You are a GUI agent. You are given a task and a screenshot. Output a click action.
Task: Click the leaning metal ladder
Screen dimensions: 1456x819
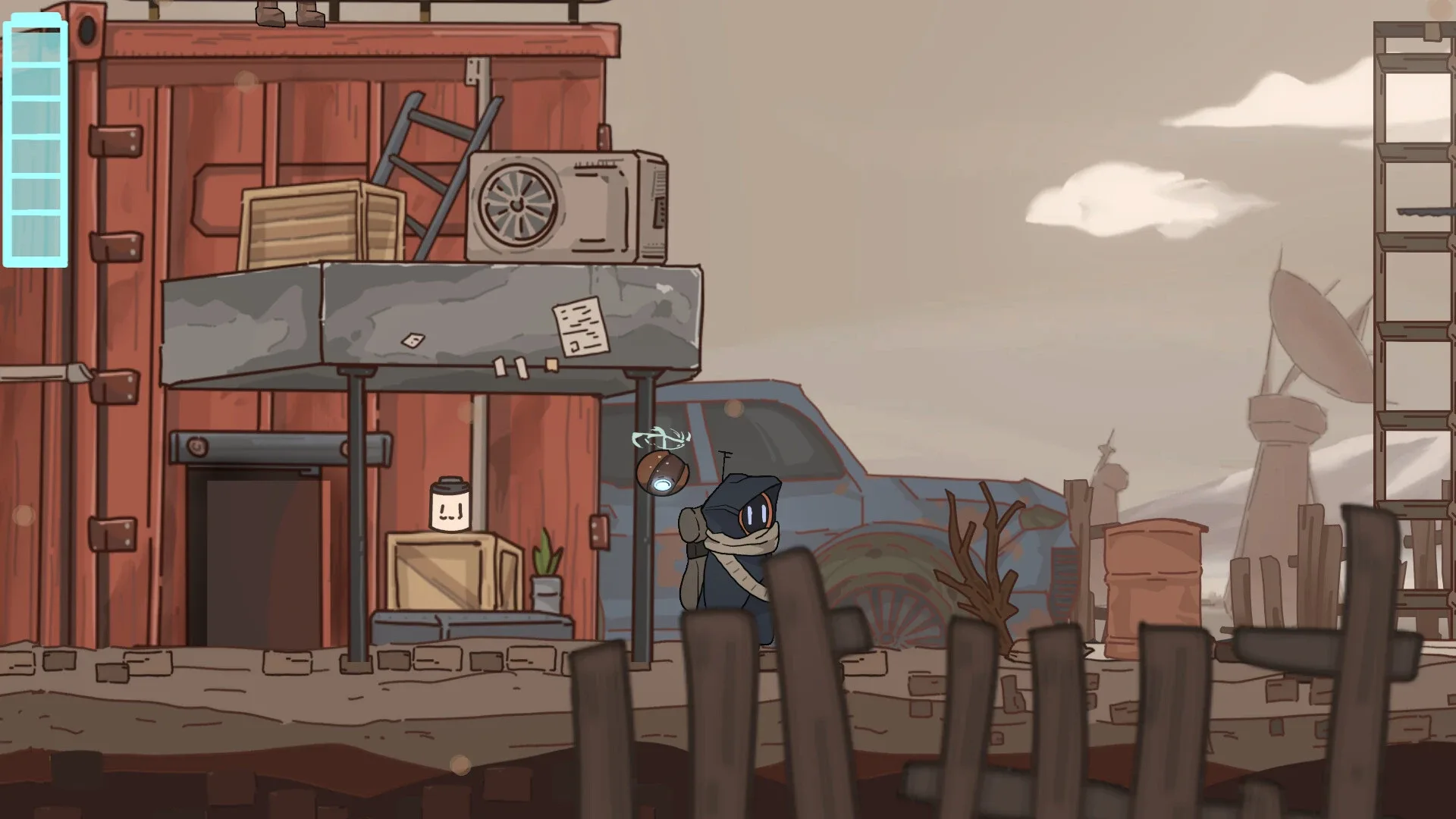click(x=436, y=163)
